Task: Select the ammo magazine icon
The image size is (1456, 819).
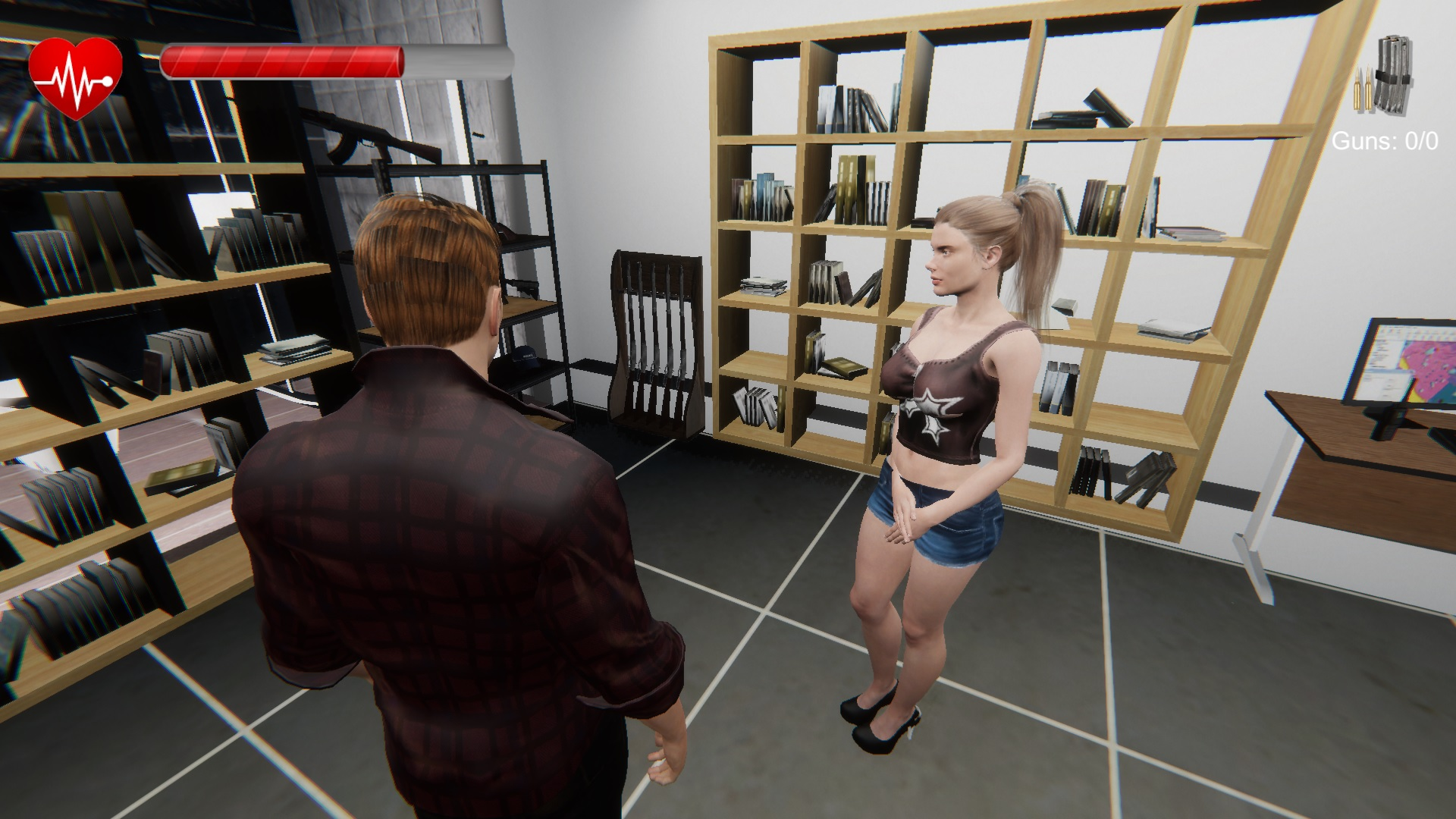Action: [x=1385, y=76]
